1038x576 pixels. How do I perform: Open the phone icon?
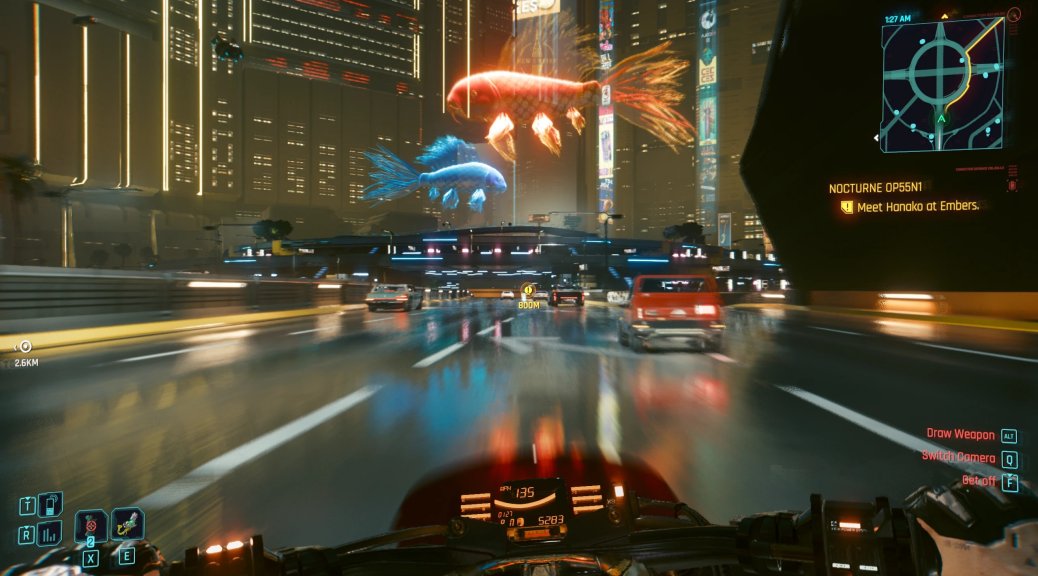50,504
